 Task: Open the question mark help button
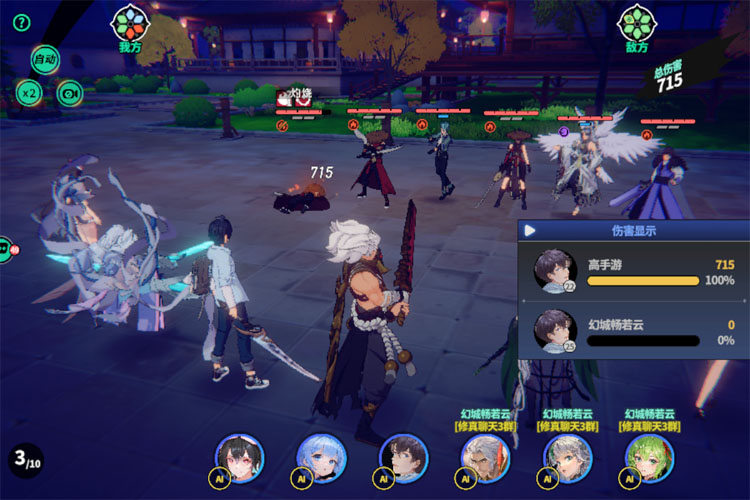click(x=22, y=23)
